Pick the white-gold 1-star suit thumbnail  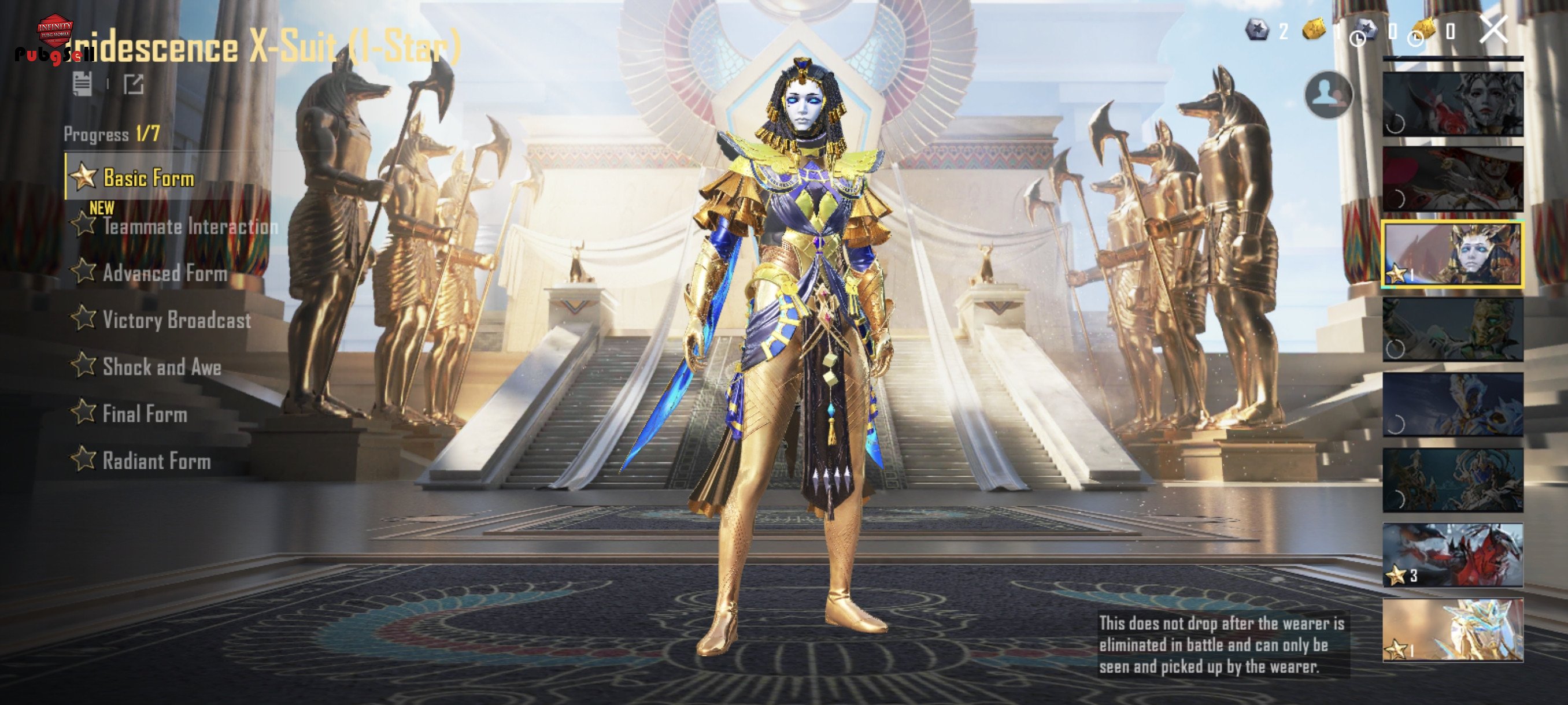1452,629
